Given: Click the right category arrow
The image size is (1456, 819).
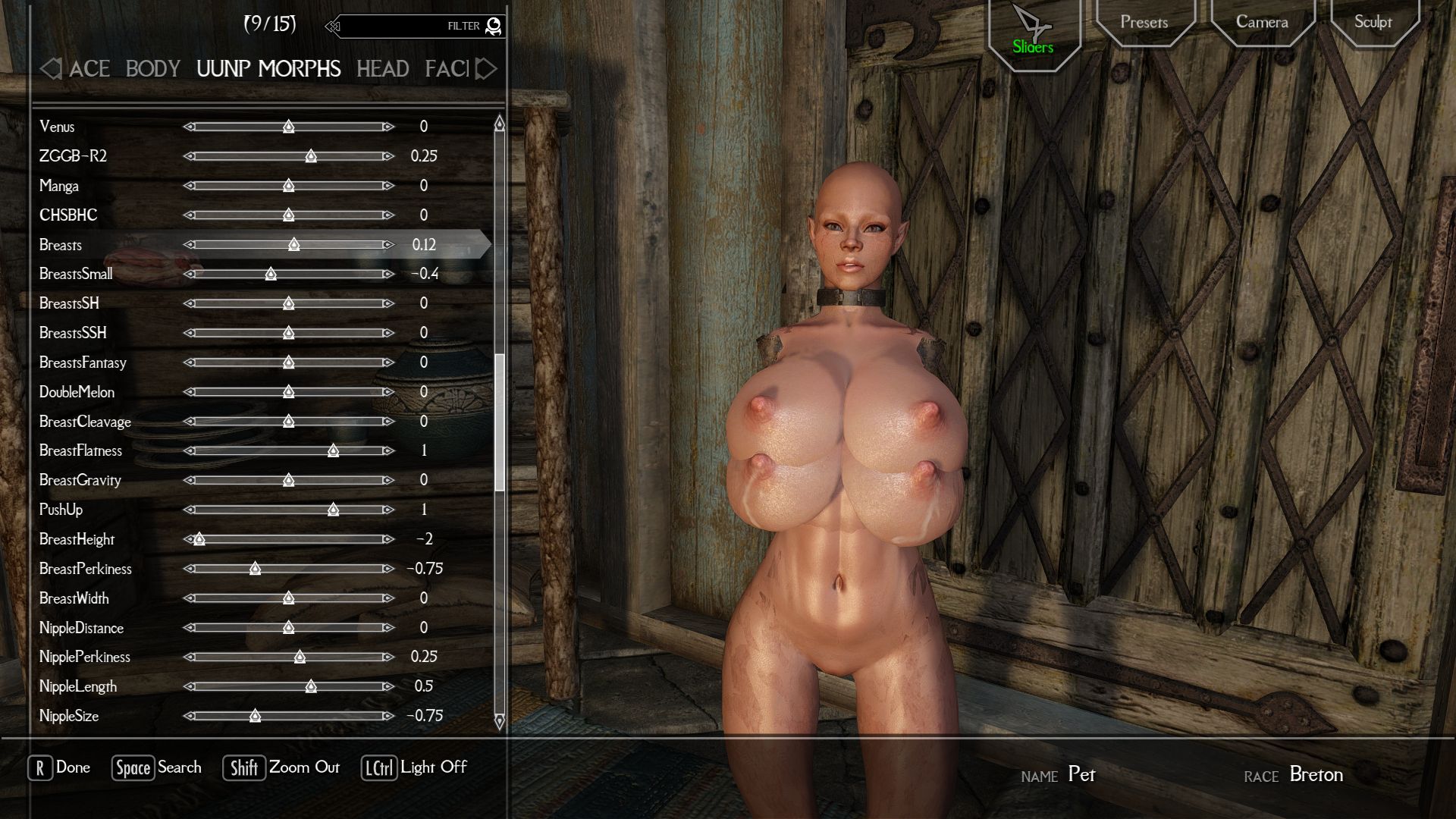Looking at the screenshot, I should pyautogui.click(x=486, y=69).
